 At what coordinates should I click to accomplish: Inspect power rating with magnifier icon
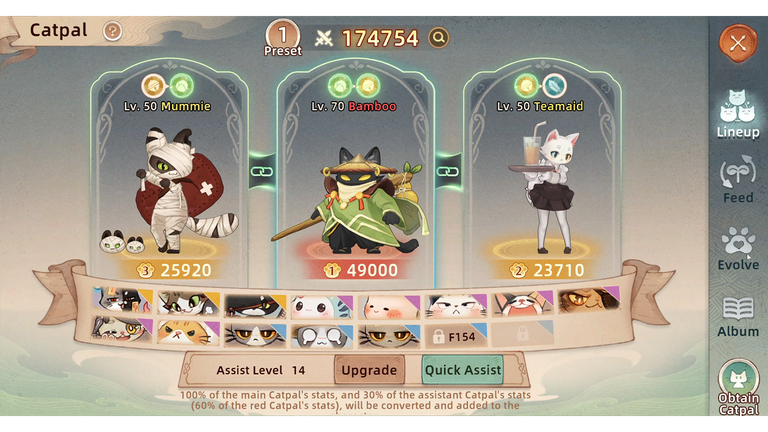pyautogui.click(x=438, y=38)
